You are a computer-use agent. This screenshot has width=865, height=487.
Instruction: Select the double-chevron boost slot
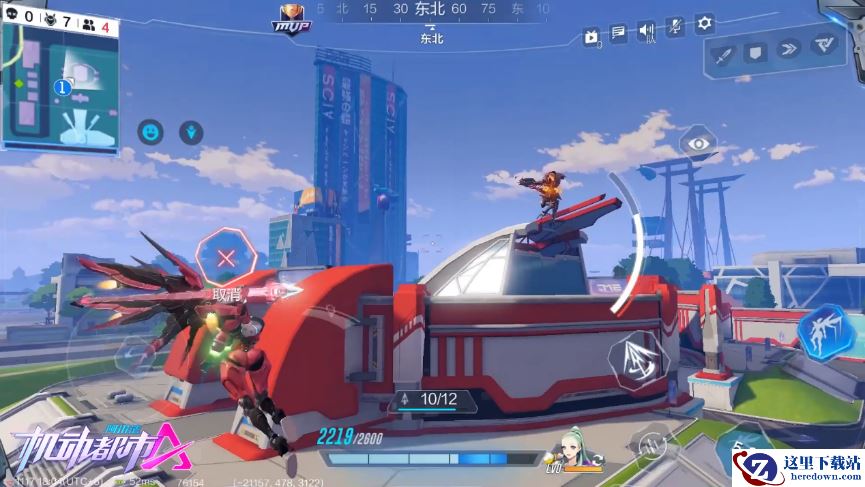(788, 48)
